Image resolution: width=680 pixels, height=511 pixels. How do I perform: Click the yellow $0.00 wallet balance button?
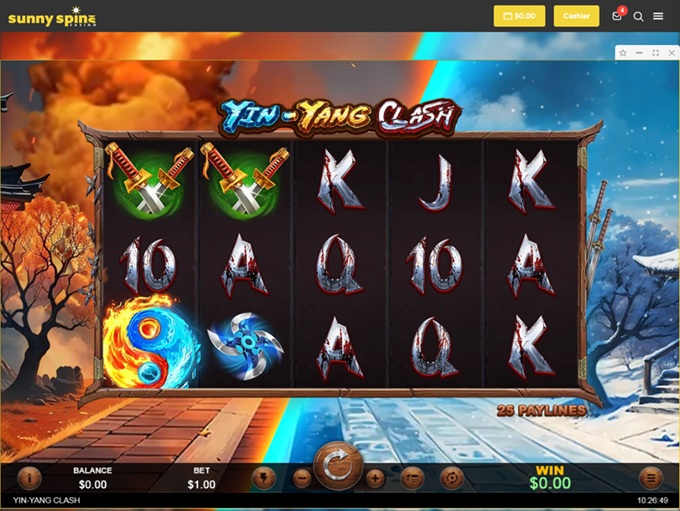pos(519,16)
